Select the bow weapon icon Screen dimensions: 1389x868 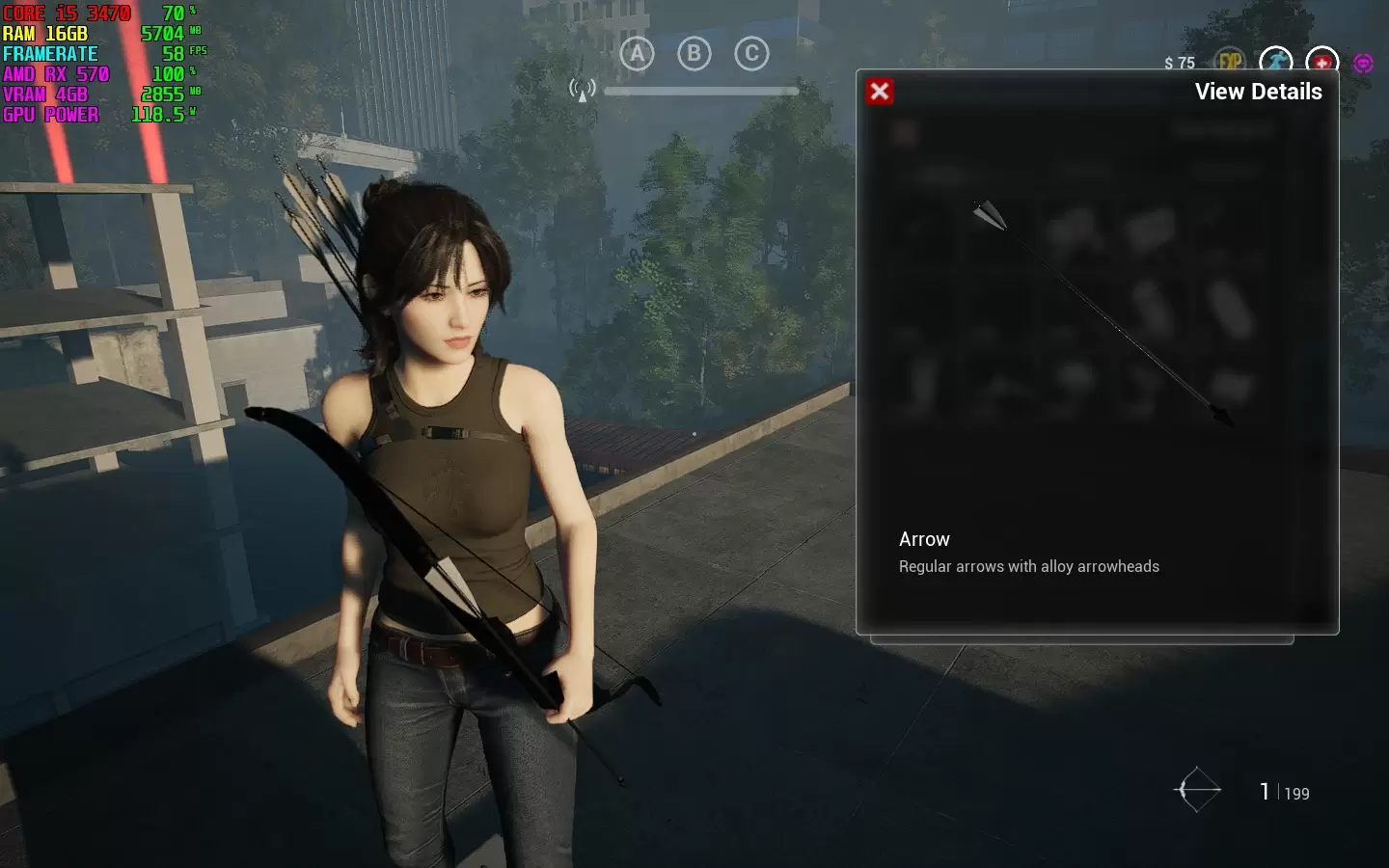point(1197,790)
